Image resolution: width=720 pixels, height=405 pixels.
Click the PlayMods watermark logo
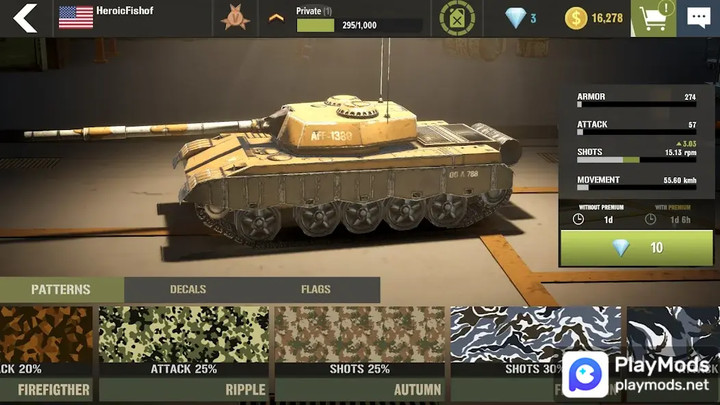coord(642,374)
